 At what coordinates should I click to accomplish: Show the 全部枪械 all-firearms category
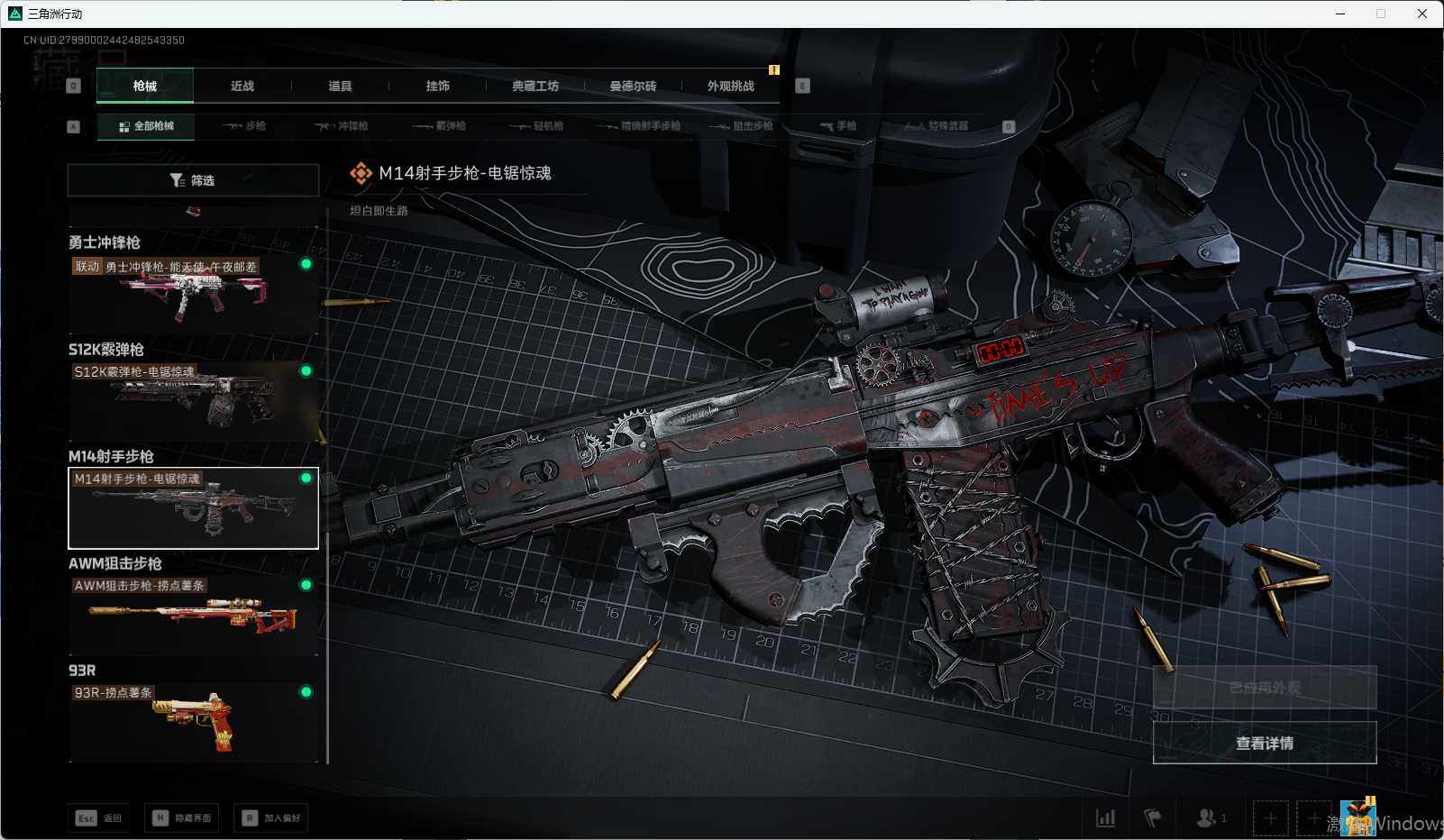146,126
